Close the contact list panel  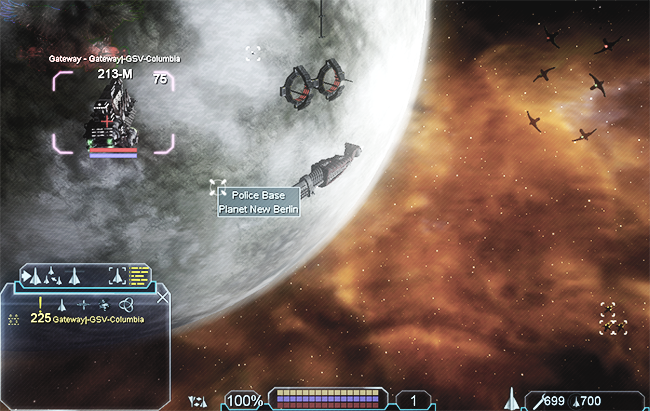point(163,297)
